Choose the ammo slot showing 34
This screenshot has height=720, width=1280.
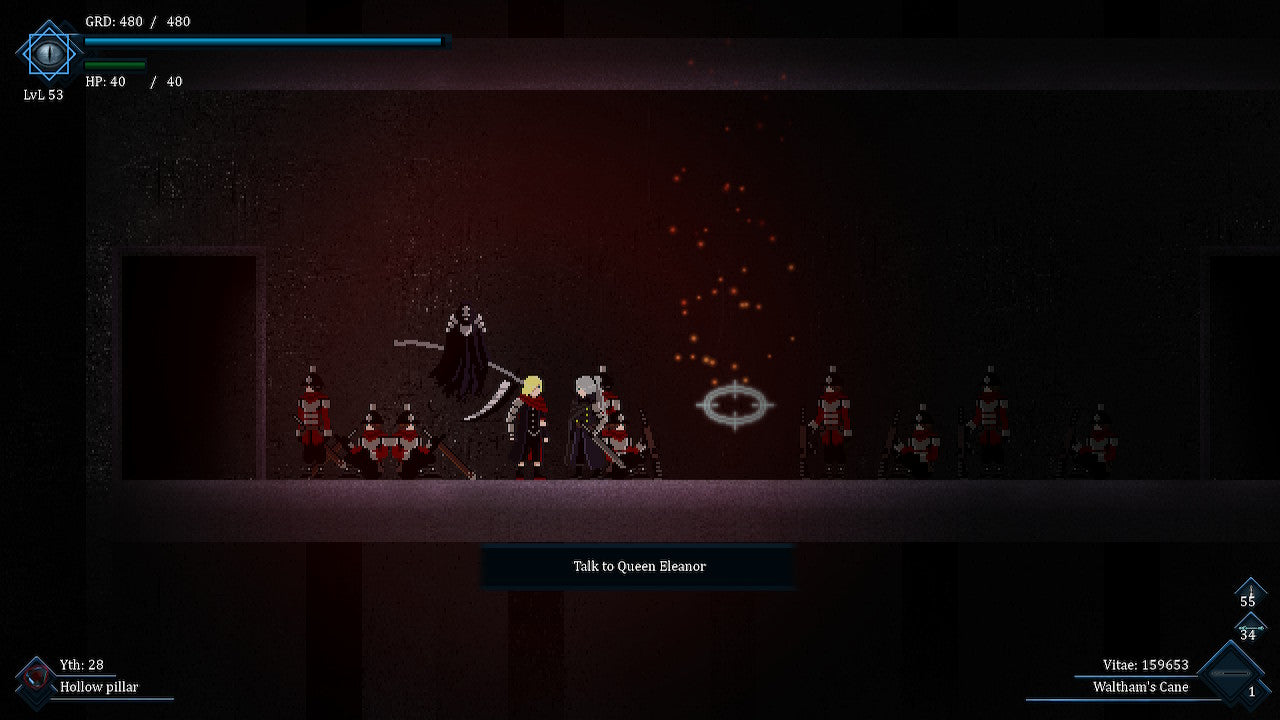pyautogui.click(x=1248, y=630)
